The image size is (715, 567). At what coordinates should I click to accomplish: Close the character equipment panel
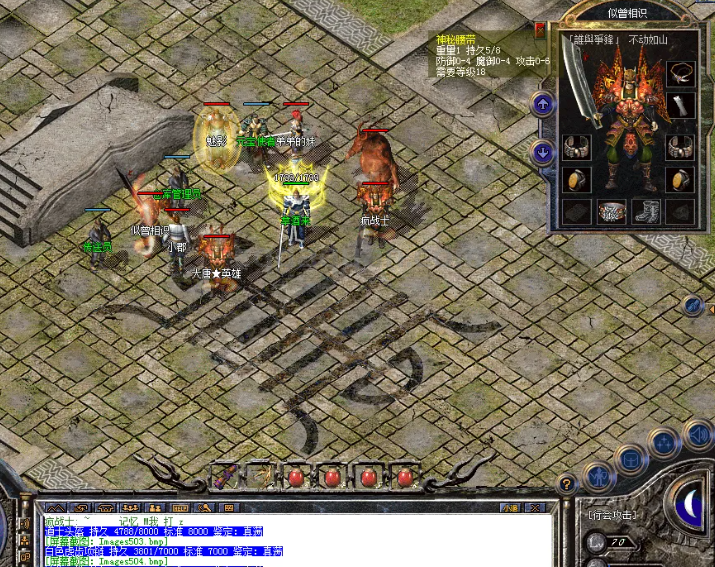tap(541, 30)
